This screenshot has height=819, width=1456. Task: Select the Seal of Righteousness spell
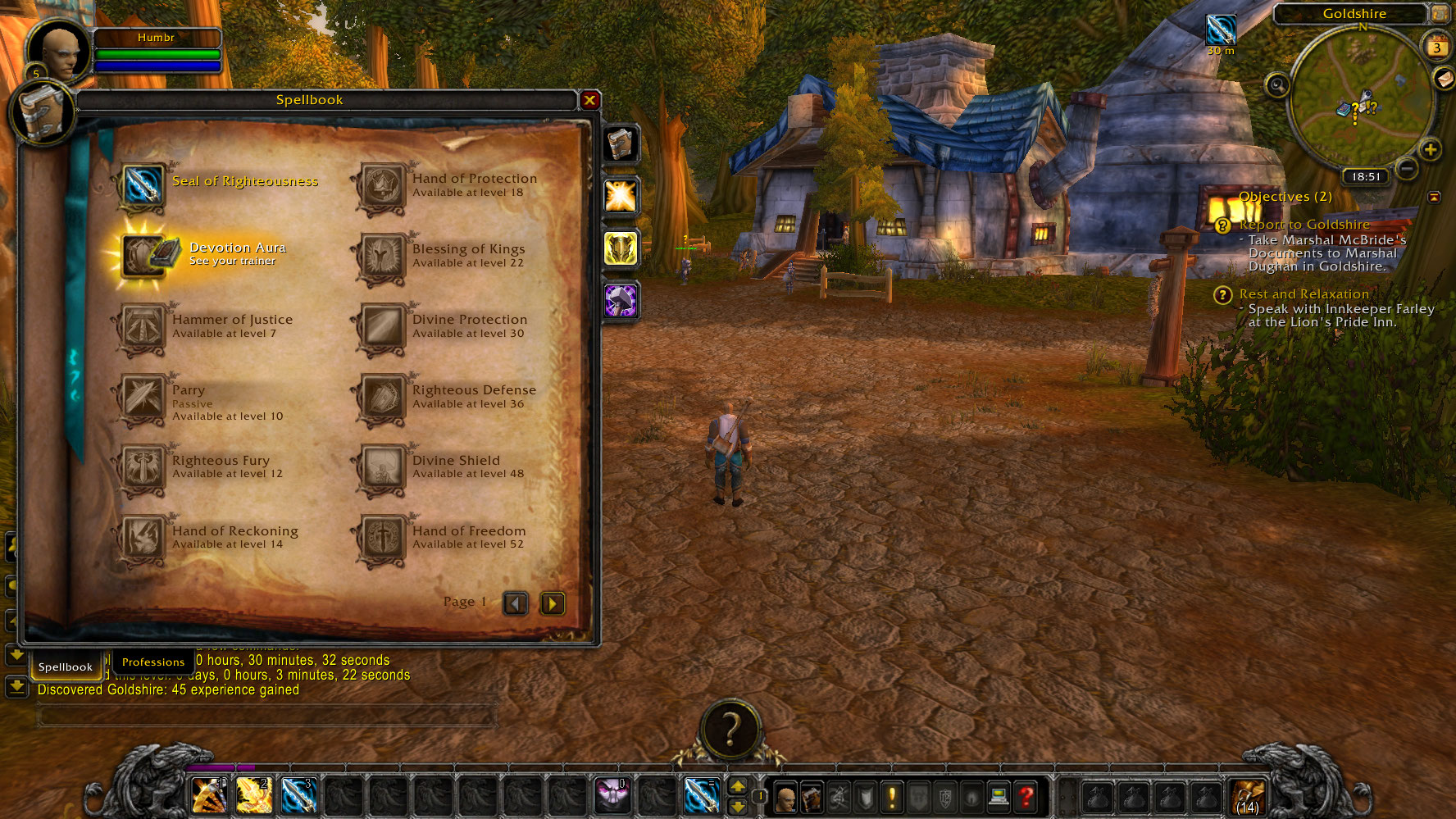tap(143, 184)
